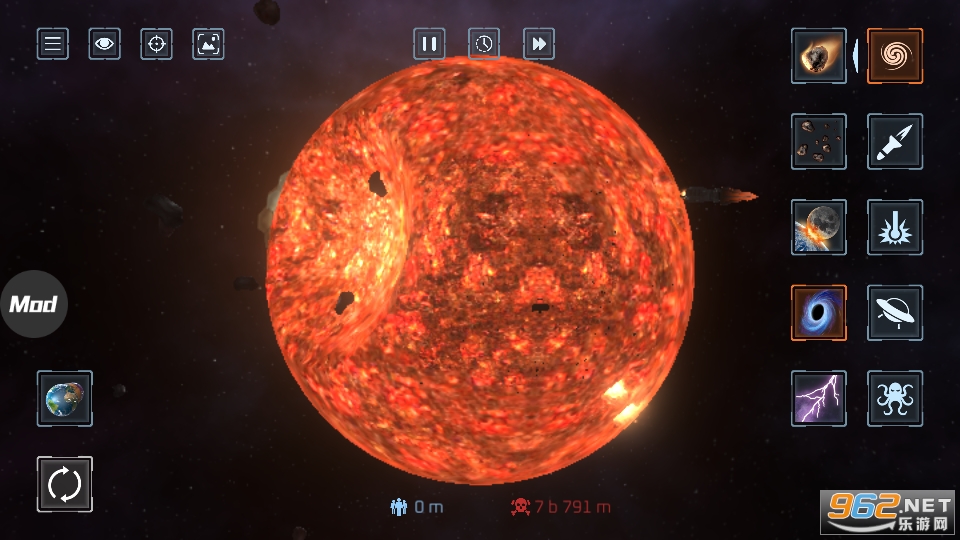
Task: Open the Mod menu
Action: point(33,304)
